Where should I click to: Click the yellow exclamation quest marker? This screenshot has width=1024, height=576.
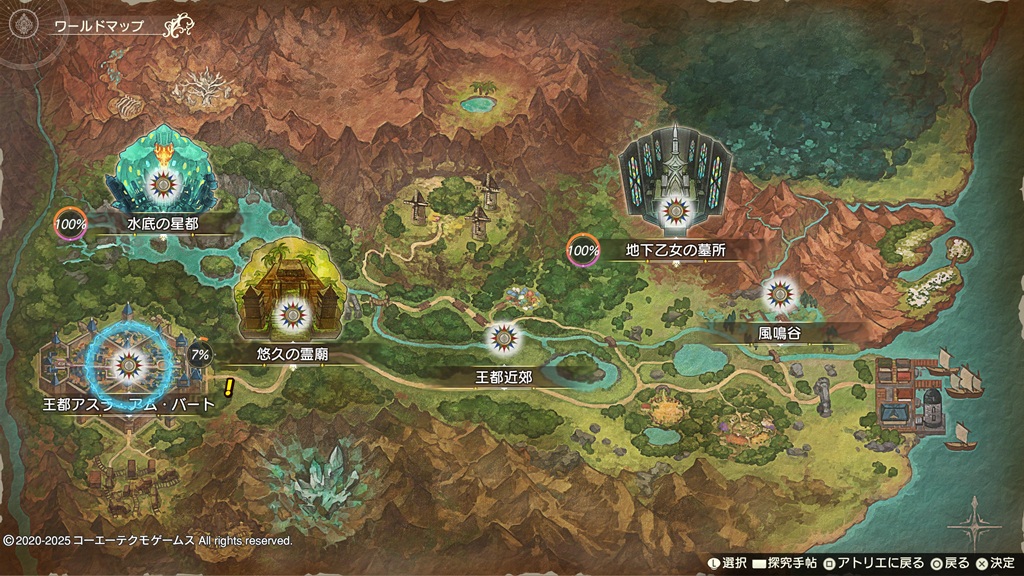pyautogui.click(x=229, y=387)
